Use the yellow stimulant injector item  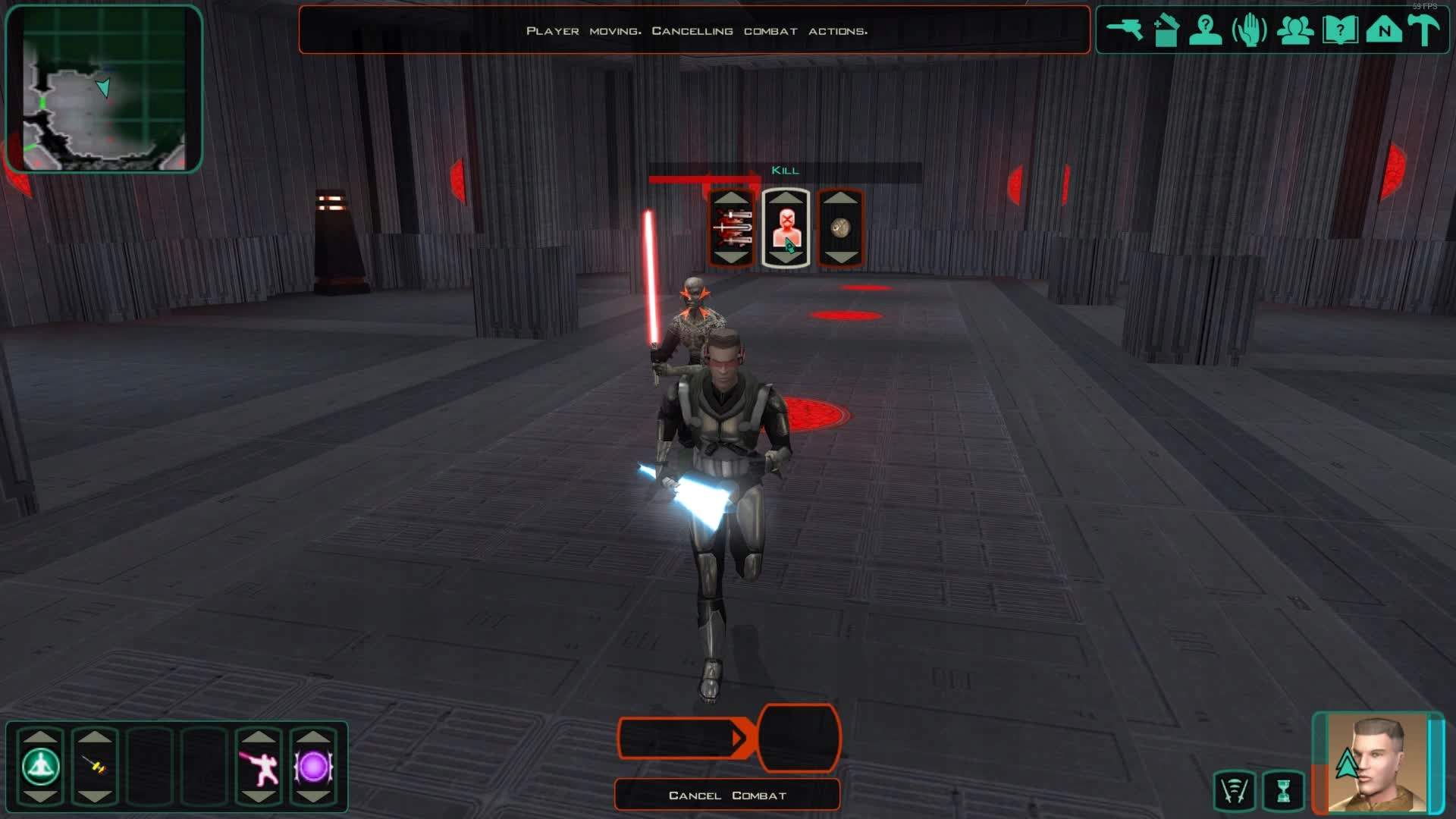click(95, 767)
